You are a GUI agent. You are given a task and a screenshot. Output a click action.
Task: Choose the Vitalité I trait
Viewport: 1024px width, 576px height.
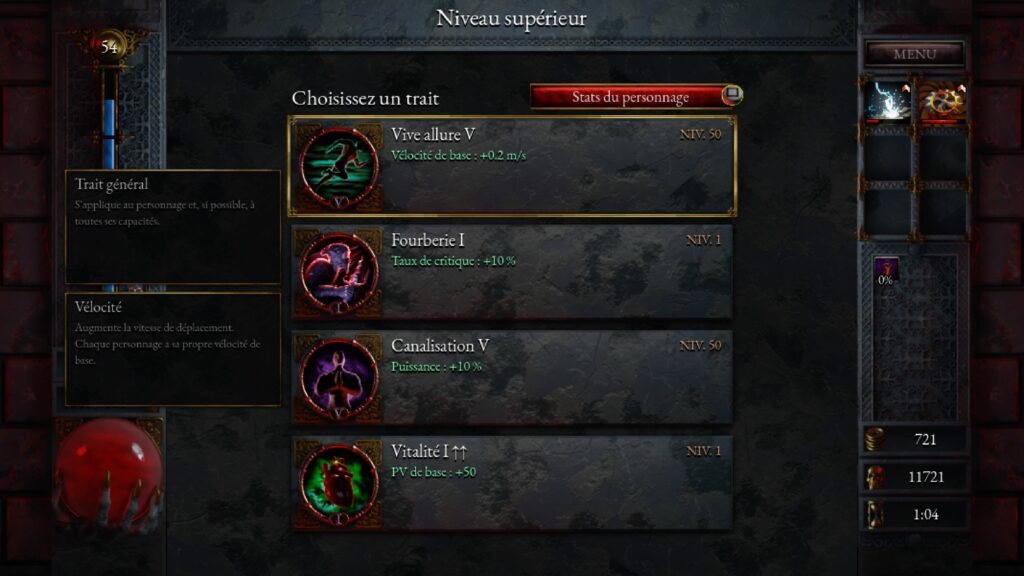tap(512, 482)
